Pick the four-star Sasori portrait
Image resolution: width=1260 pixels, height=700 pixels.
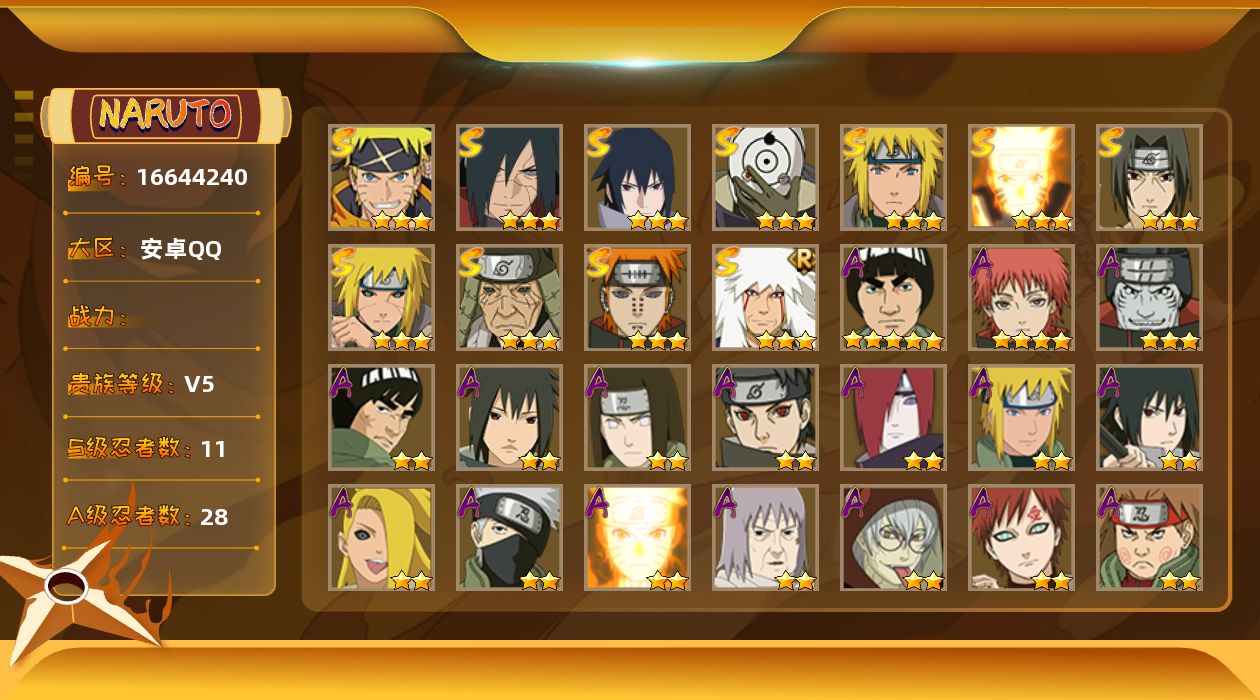[1021, 297]
